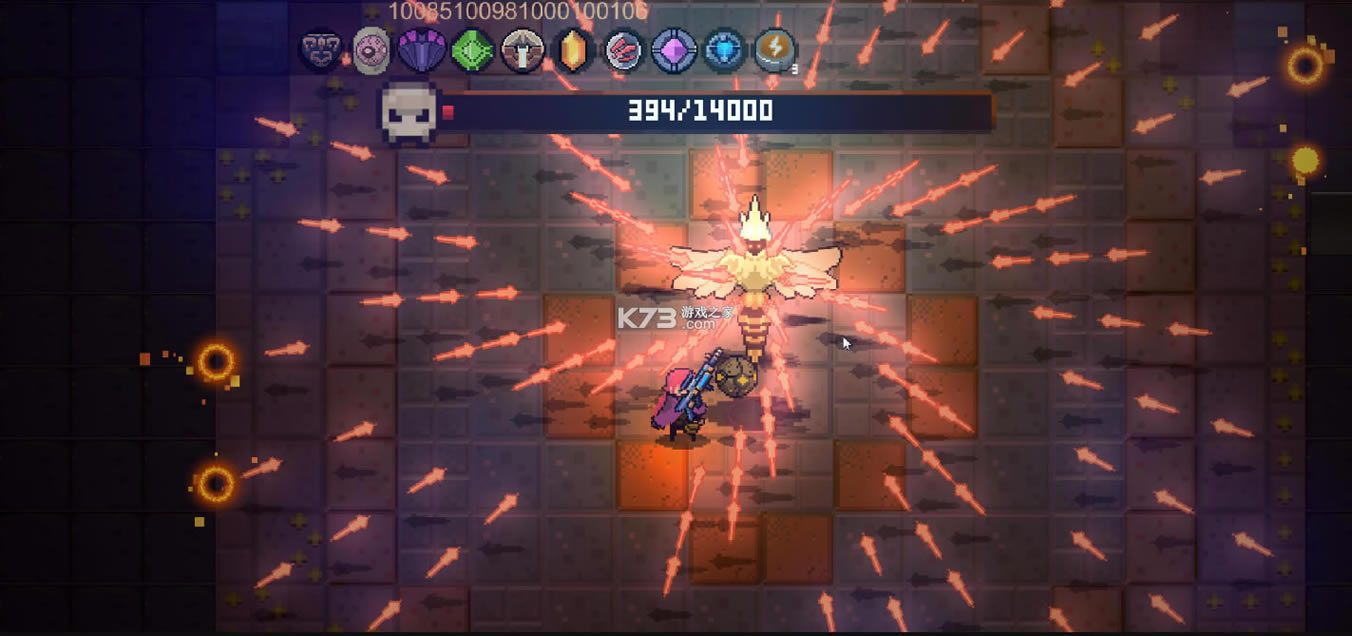Select the orange crystal relic icon
The height and width of the screenshot is (636, 1352).
tap(572, 50)
